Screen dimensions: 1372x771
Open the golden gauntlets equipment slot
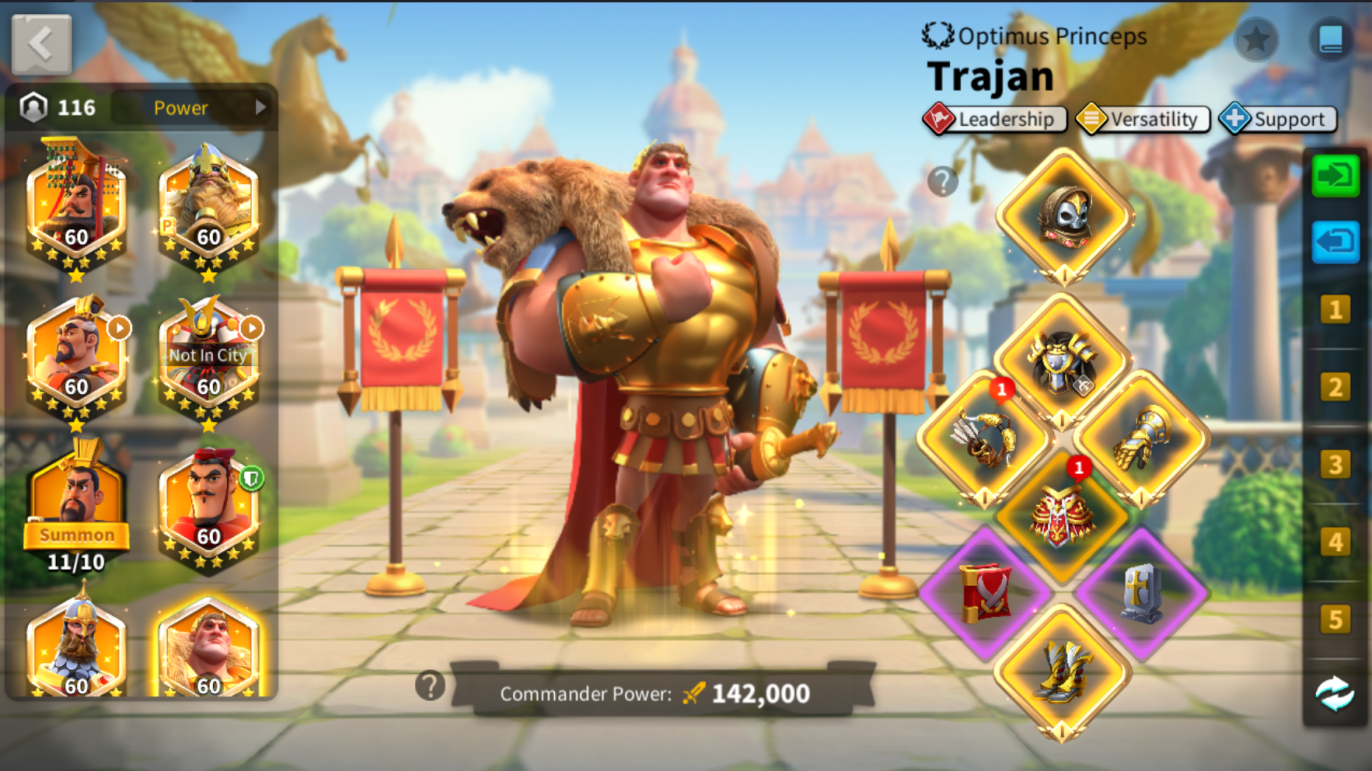1141,439
